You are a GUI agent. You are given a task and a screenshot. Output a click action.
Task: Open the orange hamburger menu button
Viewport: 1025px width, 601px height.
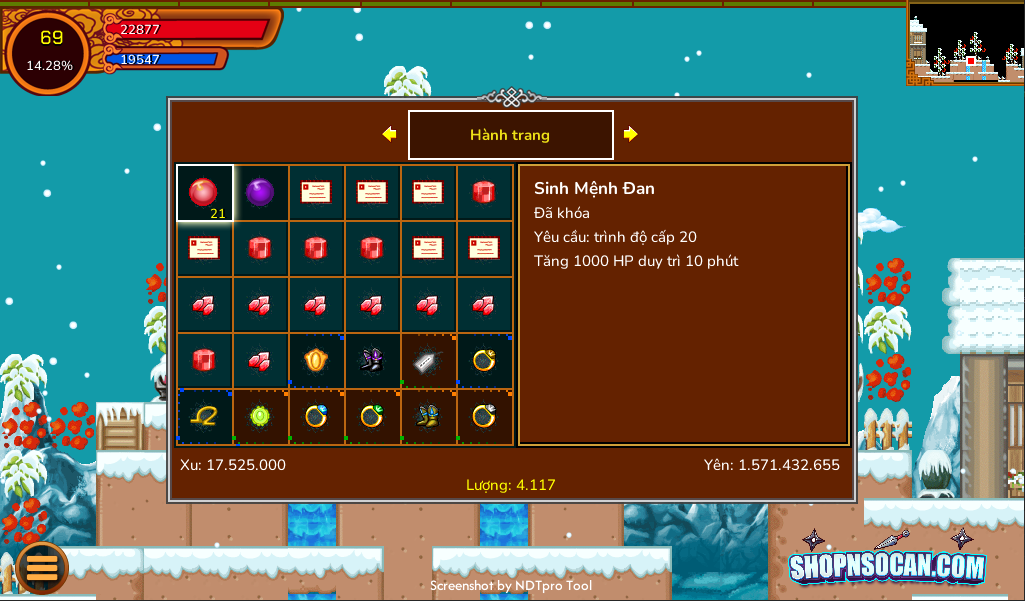(42, 567)
